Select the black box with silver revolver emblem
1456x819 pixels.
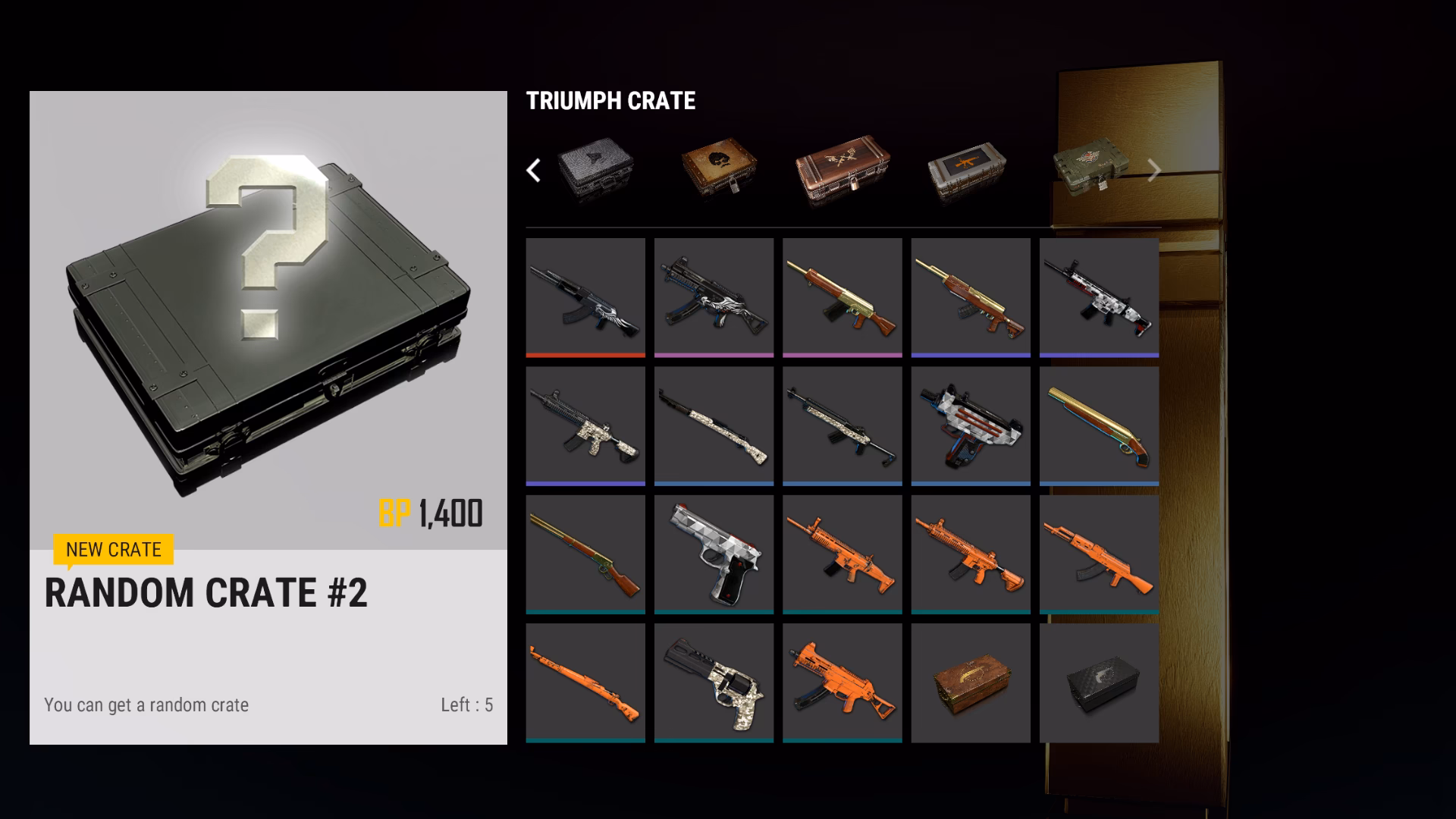pyautogui.click(x=1100, y=681)
